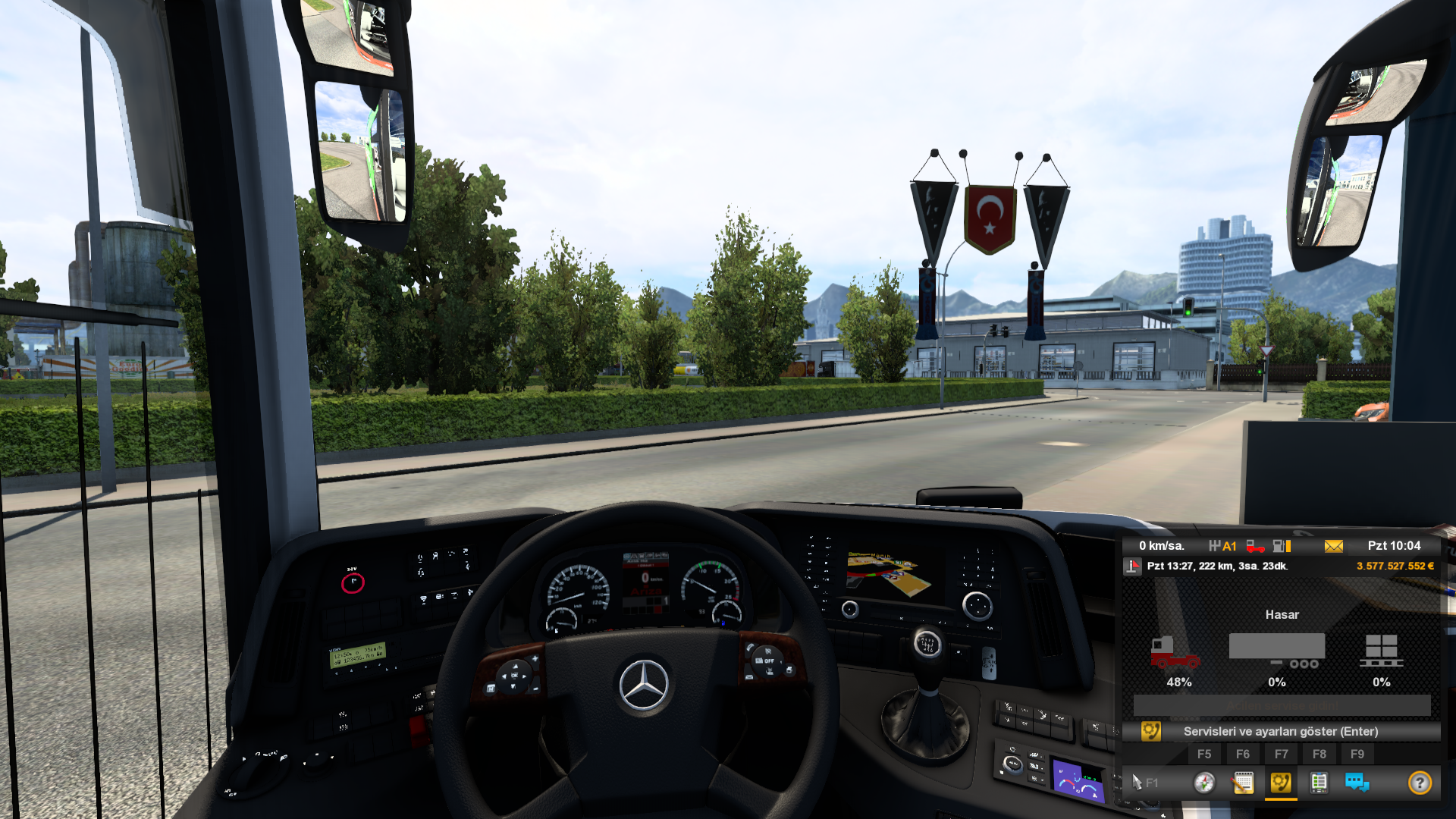
Task: Open the navigation compass tab
Action: 1204,782
